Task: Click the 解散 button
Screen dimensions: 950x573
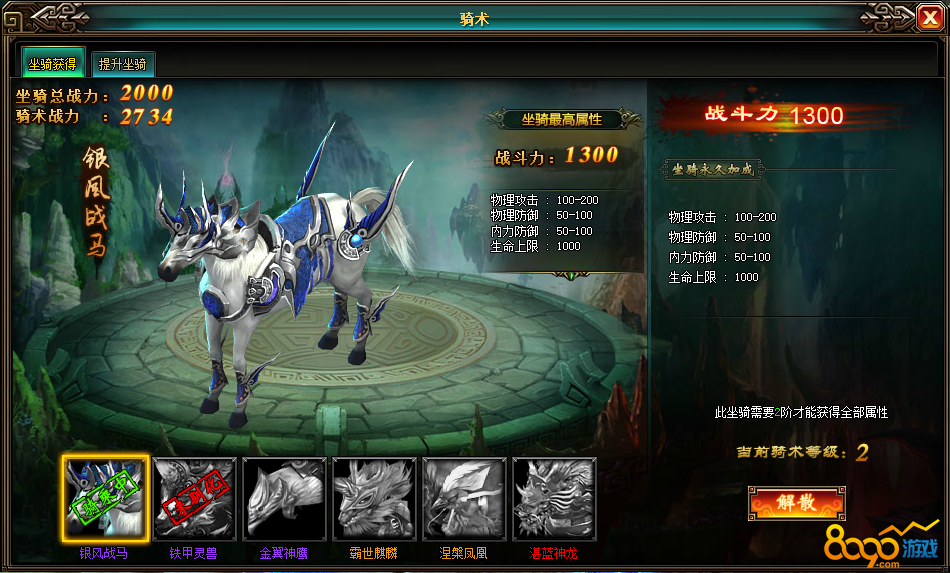Action: click(796, 503)
